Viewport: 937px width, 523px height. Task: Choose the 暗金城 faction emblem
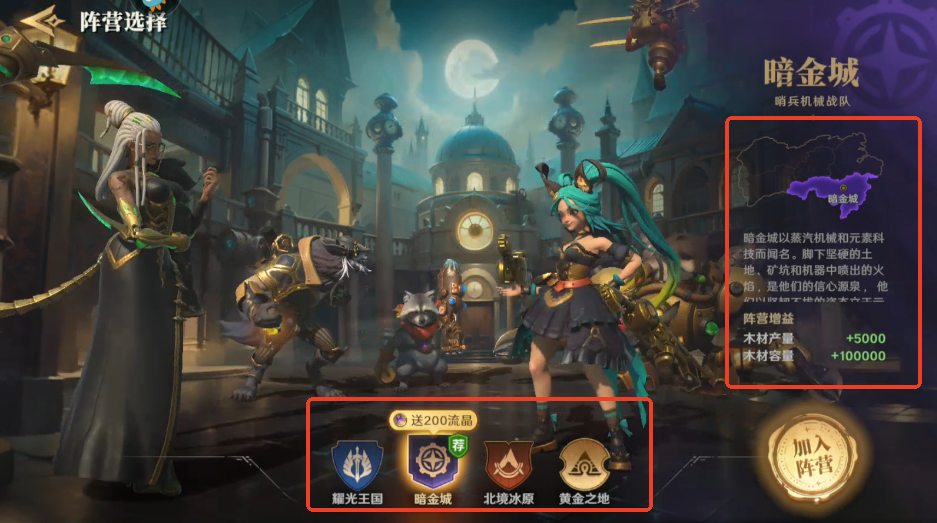432,461
